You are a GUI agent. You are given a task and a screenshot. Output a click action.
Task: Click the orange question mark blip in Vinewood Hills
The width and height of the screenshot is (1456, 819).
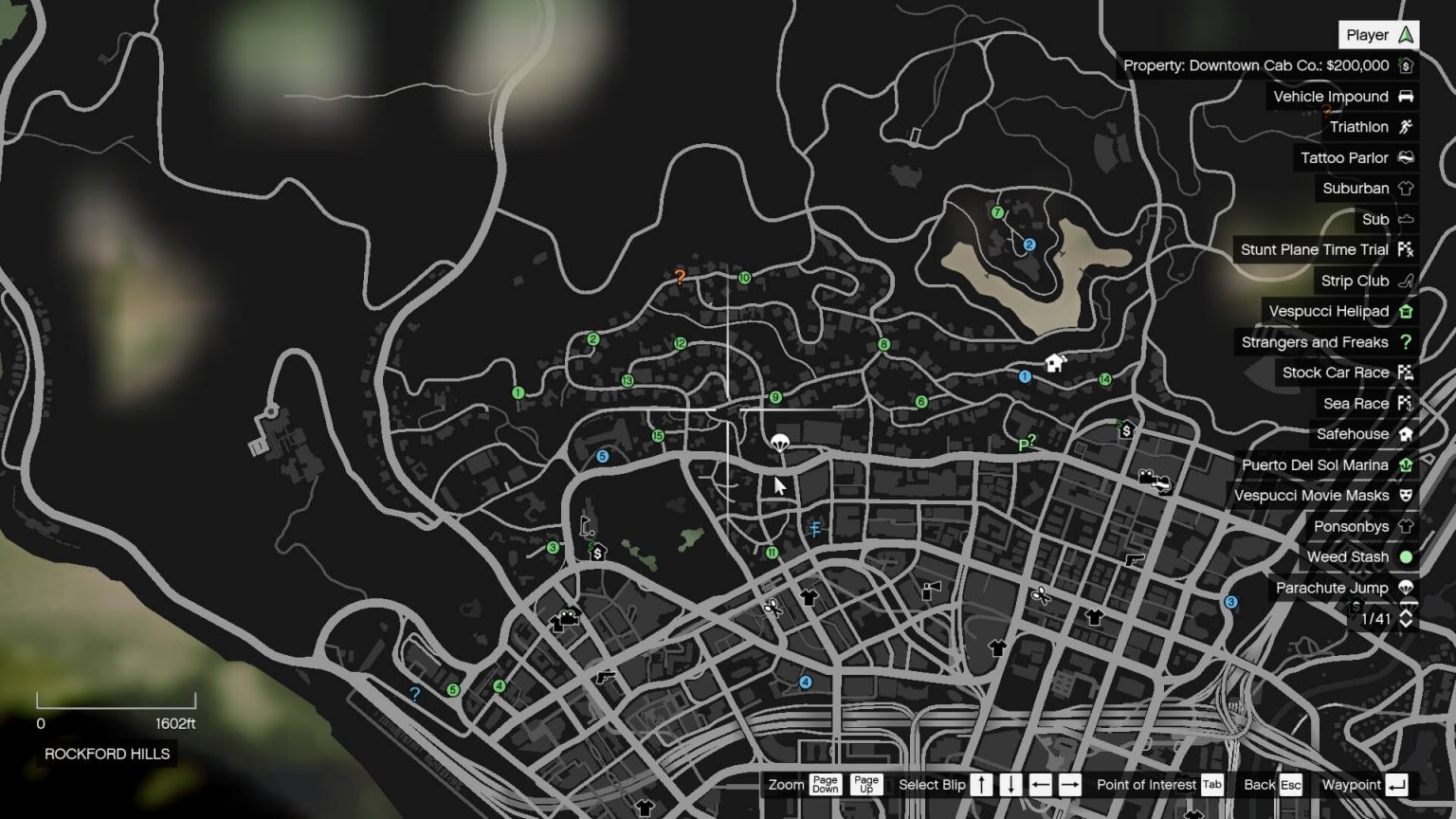(x=681, y=277)
